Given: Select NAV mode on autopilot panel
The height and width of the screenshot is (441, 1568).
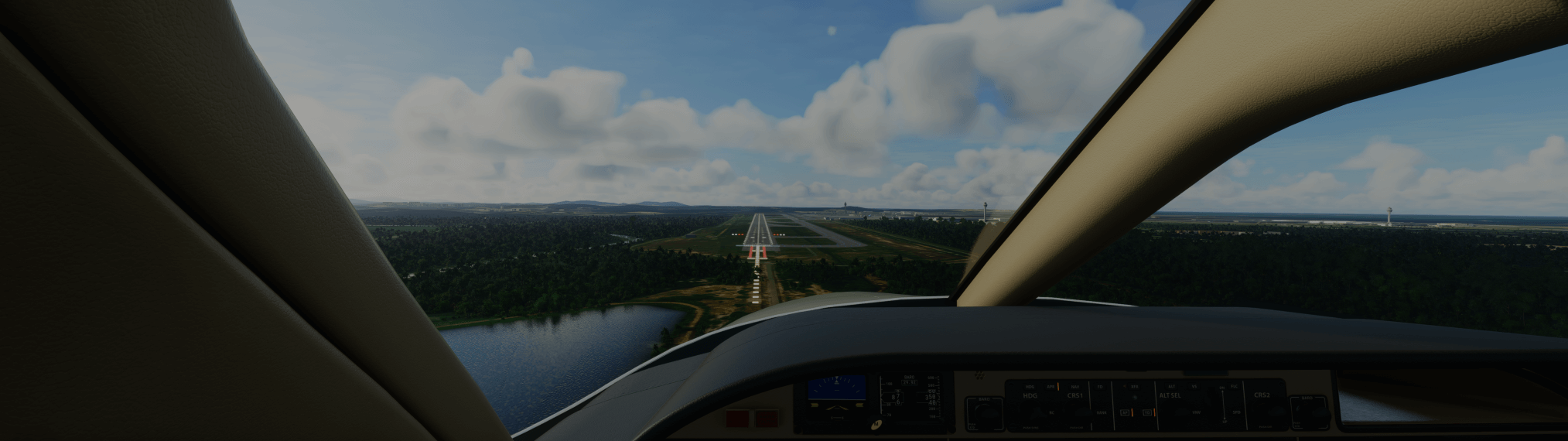Looking at the screenshot, I should (1075, 386).
